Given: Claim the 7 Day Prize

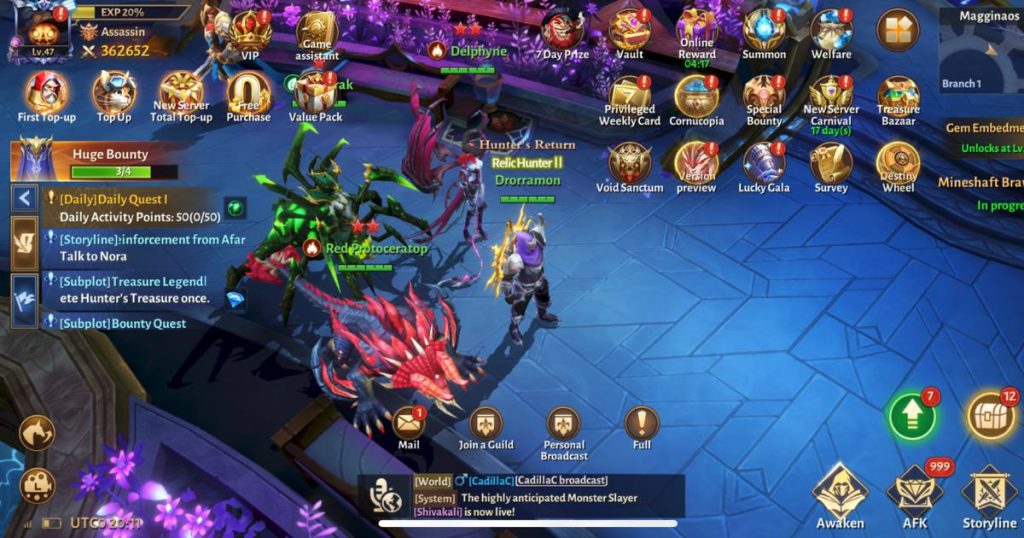Looking at the screenshot, I should pyautogui.click(x=562, y=30).
